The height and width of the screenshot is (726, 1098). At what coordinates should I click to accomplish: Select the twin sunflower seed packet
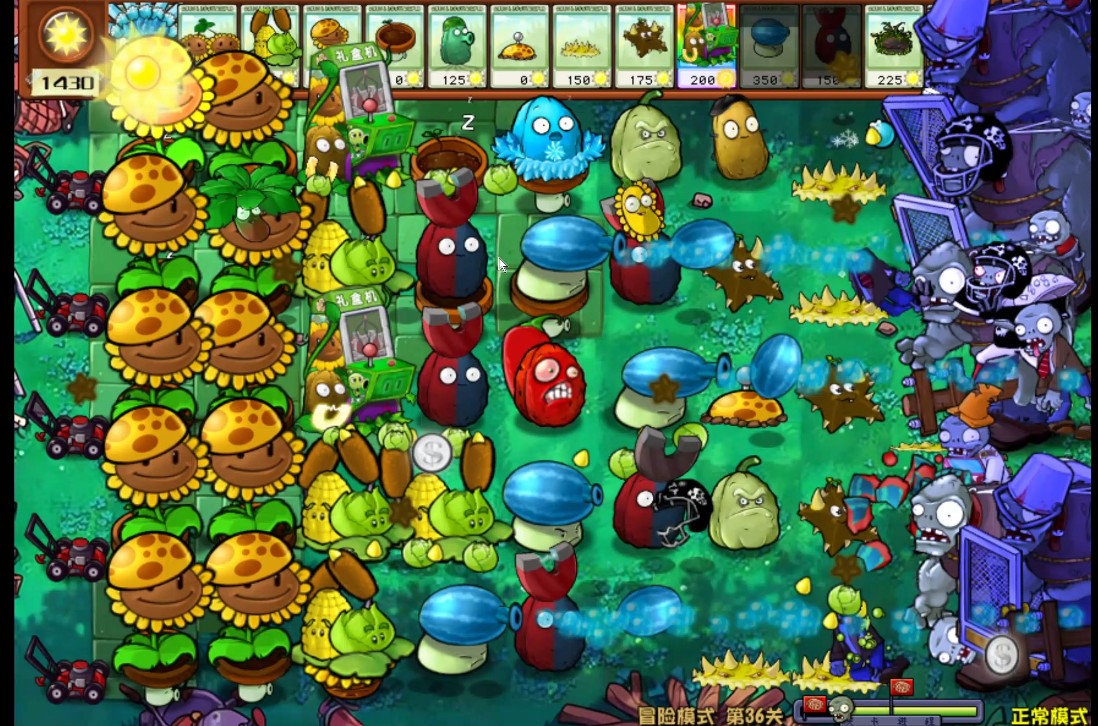tap(208, 40)
